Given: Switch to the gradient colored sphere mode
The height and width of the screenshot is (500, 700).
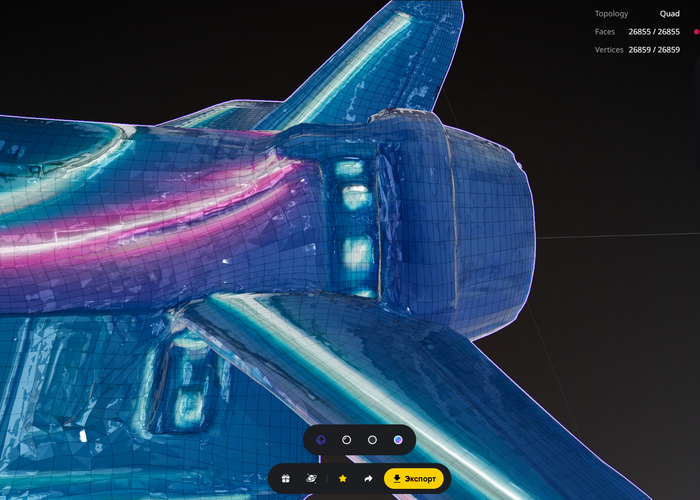Looking at the screenshot, I should click(398, 439).
